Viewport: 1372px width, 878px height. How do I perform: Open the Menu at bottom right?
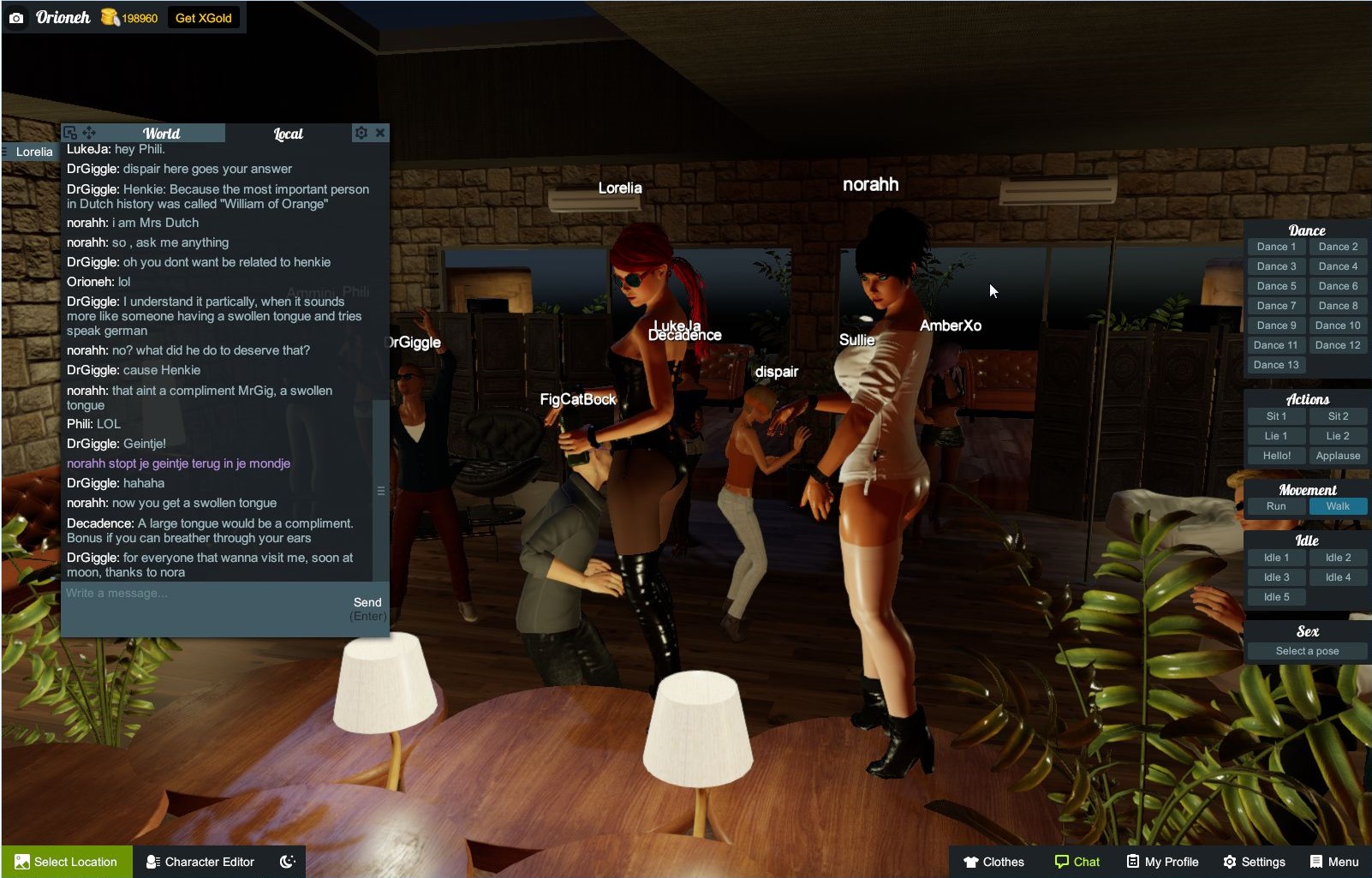1334,862
